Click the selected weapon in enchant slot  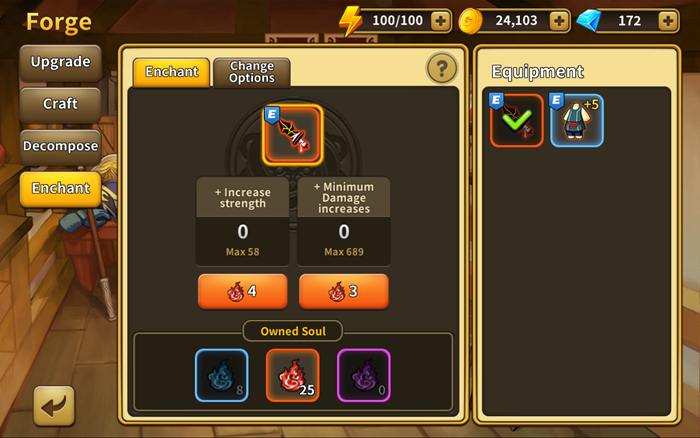pyautogui.click(x=292, y=134)
